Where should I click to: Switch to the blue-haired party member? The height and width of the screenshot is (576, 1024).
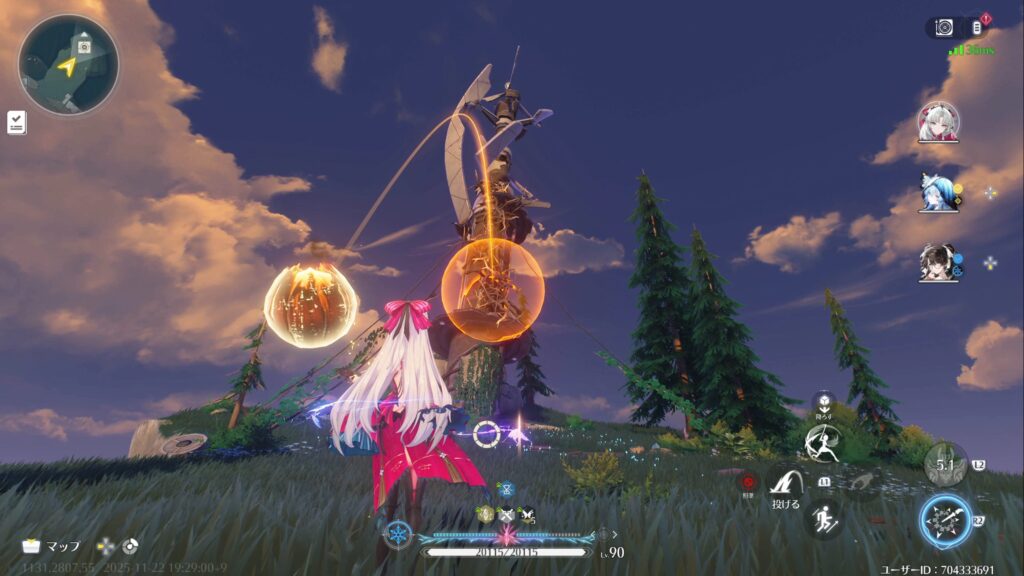938,192
